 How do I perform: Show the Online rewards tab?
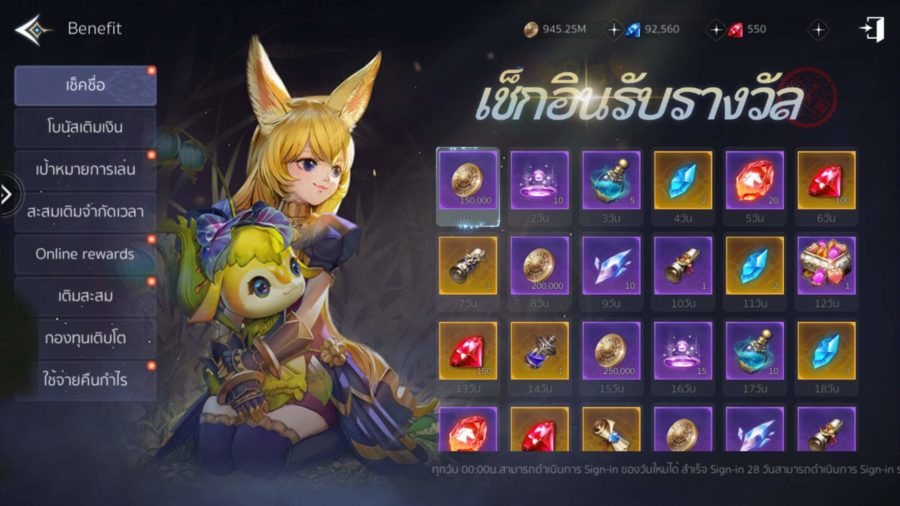[x=85, y=254]
